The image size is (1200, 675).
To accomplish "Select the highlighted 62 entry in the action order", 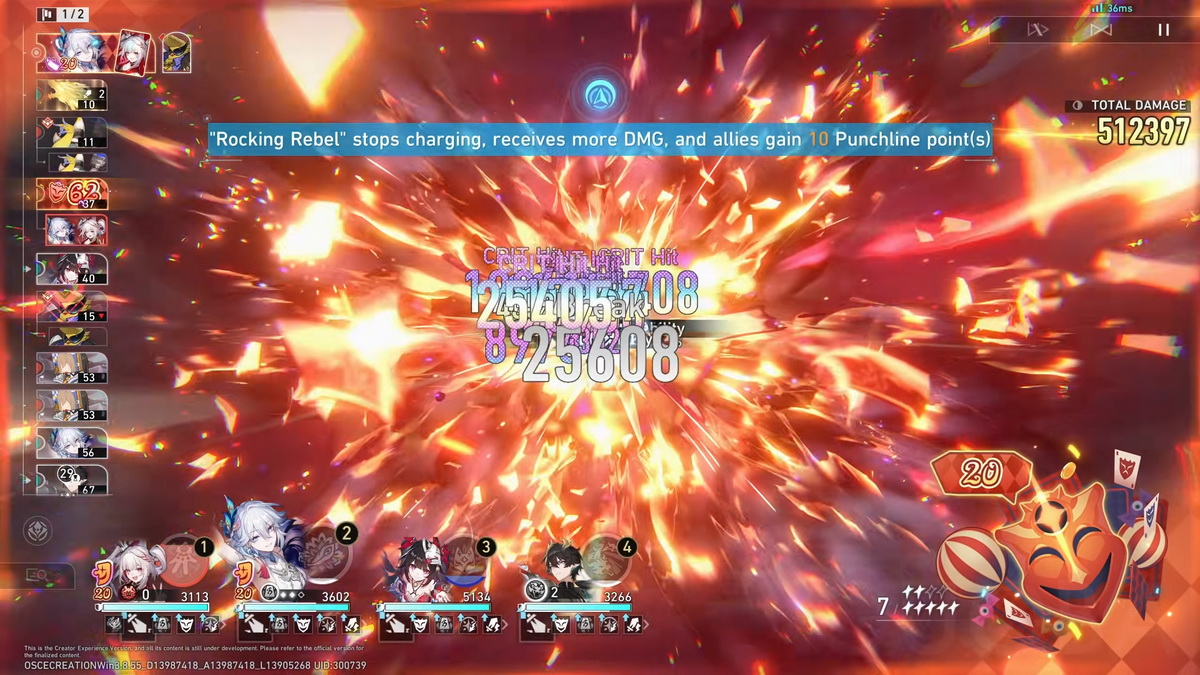I will 72,194.
